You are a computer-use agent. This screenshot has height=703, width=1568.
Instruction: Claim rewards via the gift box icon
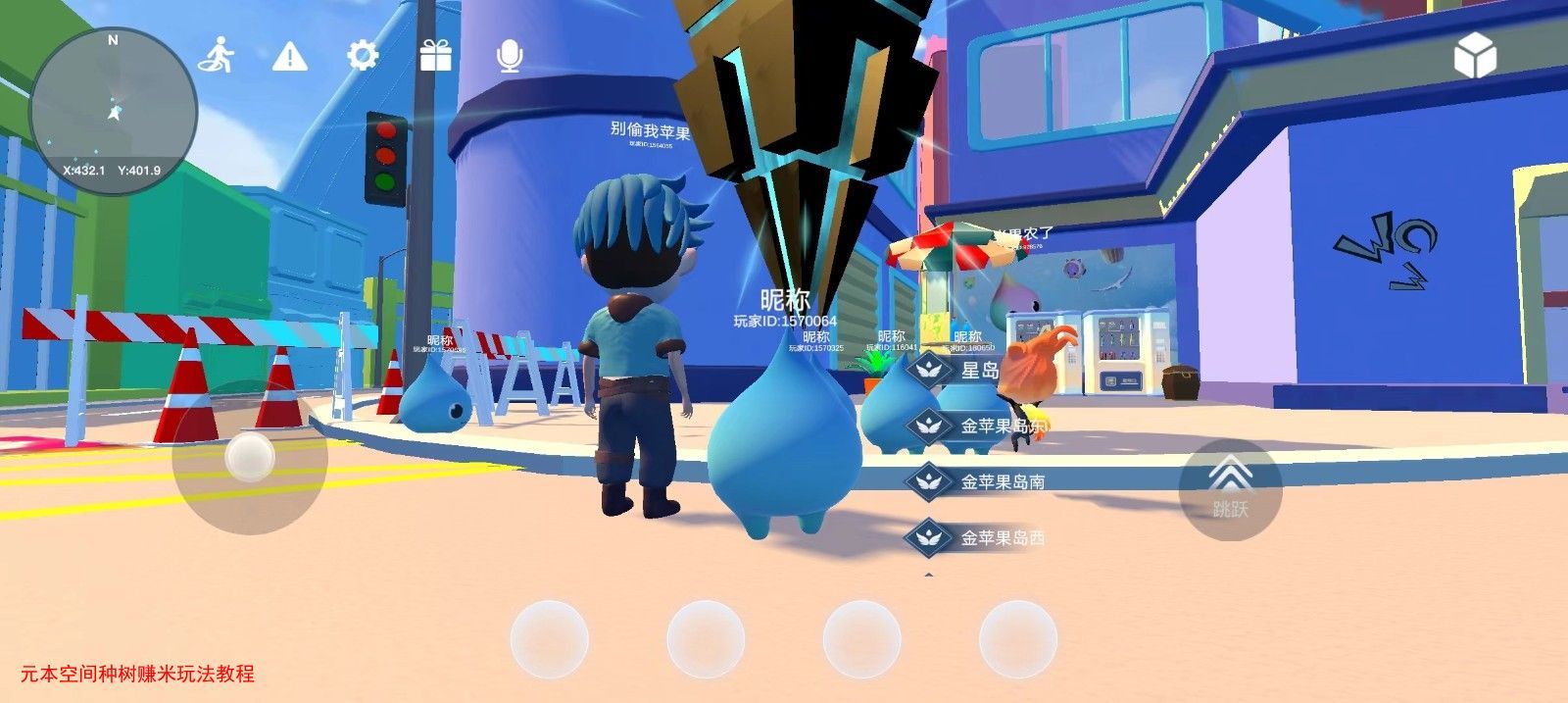click(x=436, y=56)
